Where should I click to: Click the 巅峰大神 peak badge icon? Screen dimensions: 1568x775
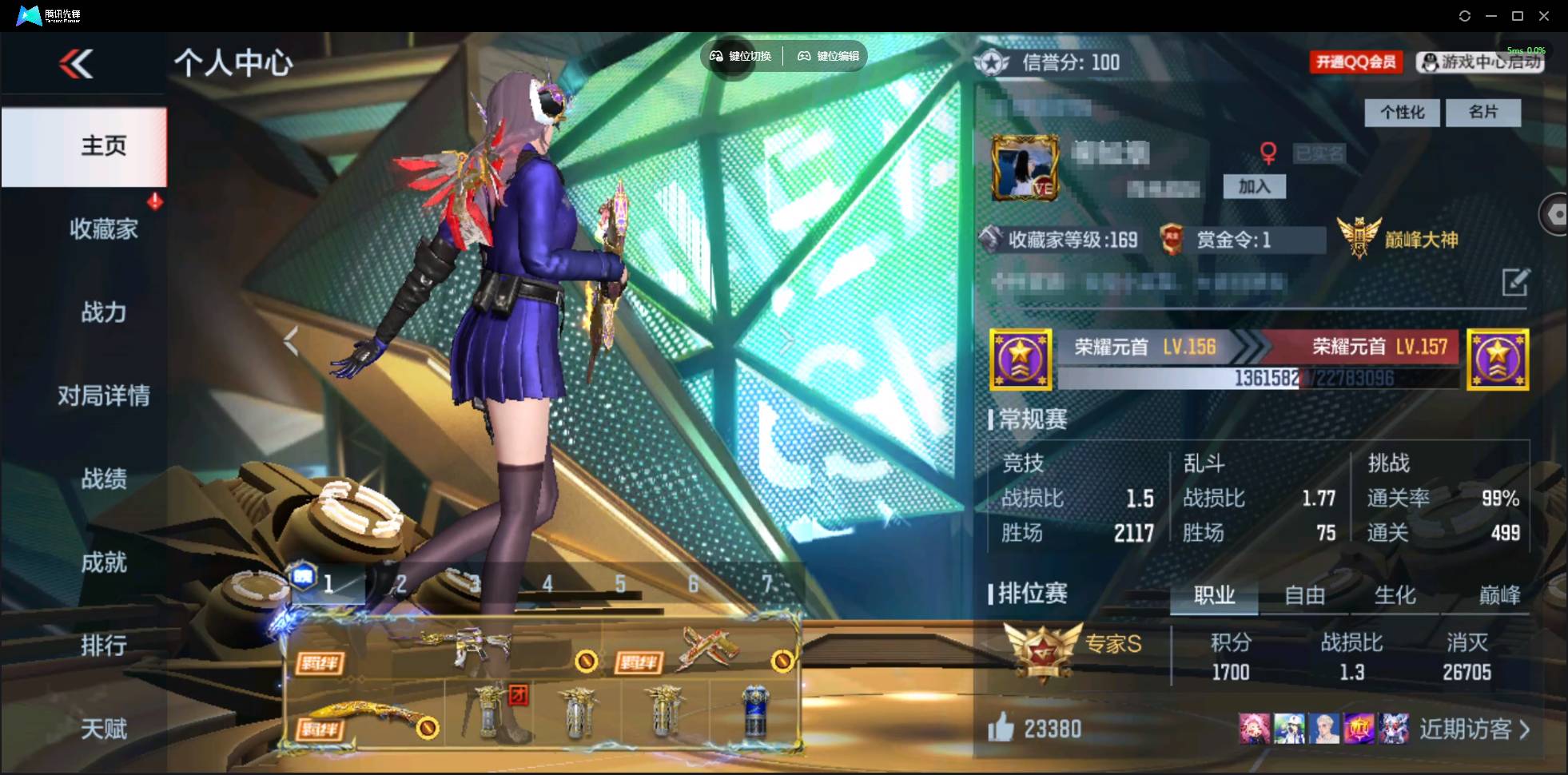tap(1359, 234)
